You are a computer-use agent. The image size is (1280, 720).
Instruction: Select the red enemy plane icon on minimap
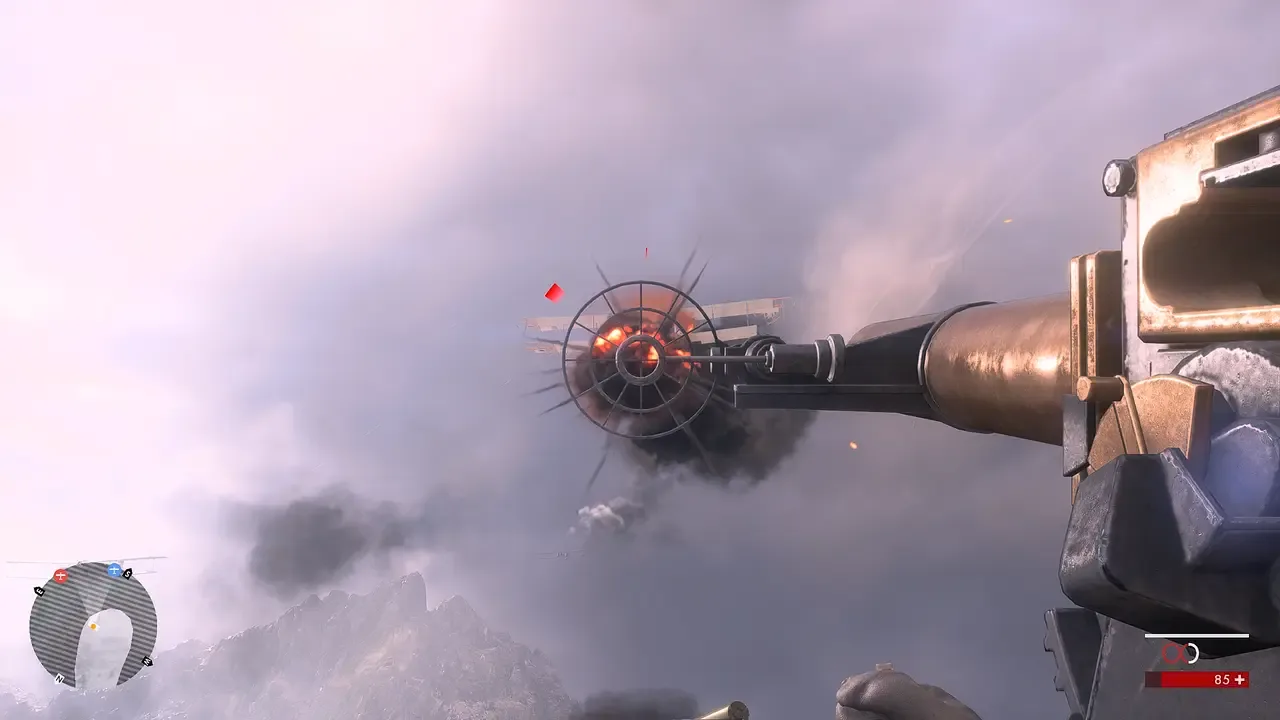pos(61,574)
